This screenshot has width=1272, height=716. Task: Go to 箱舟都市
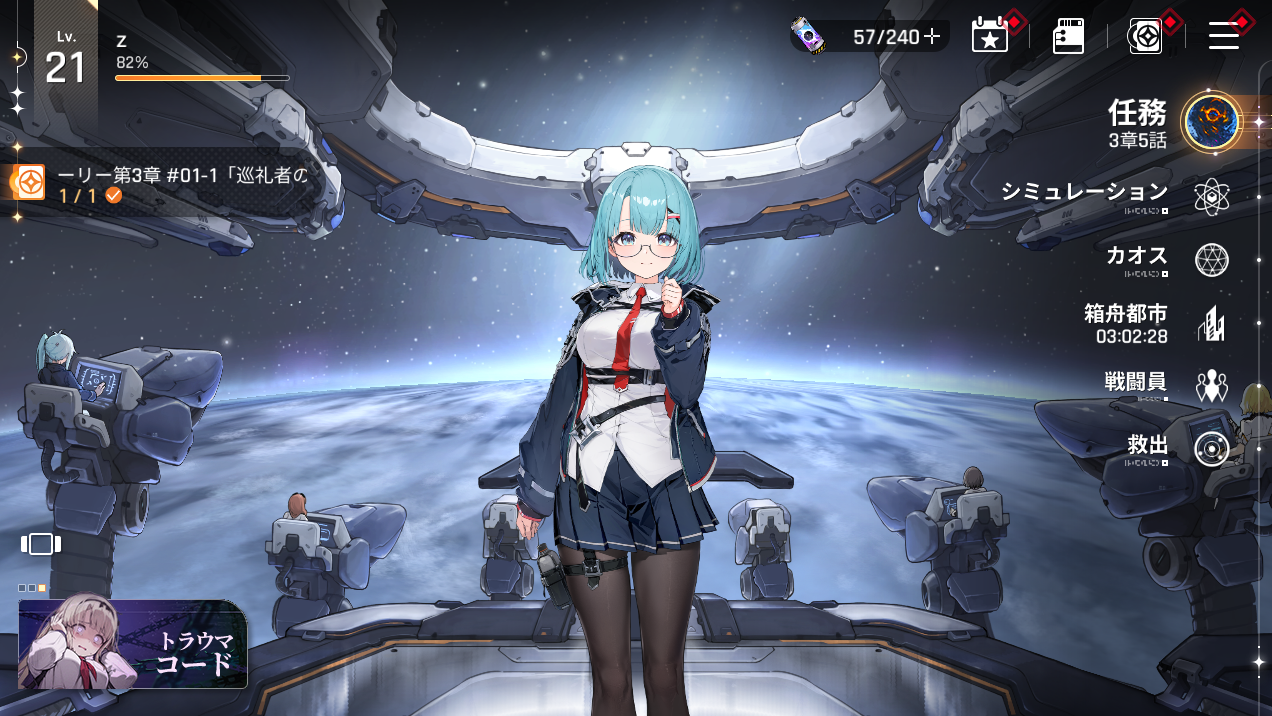(x=1211, y=324)
